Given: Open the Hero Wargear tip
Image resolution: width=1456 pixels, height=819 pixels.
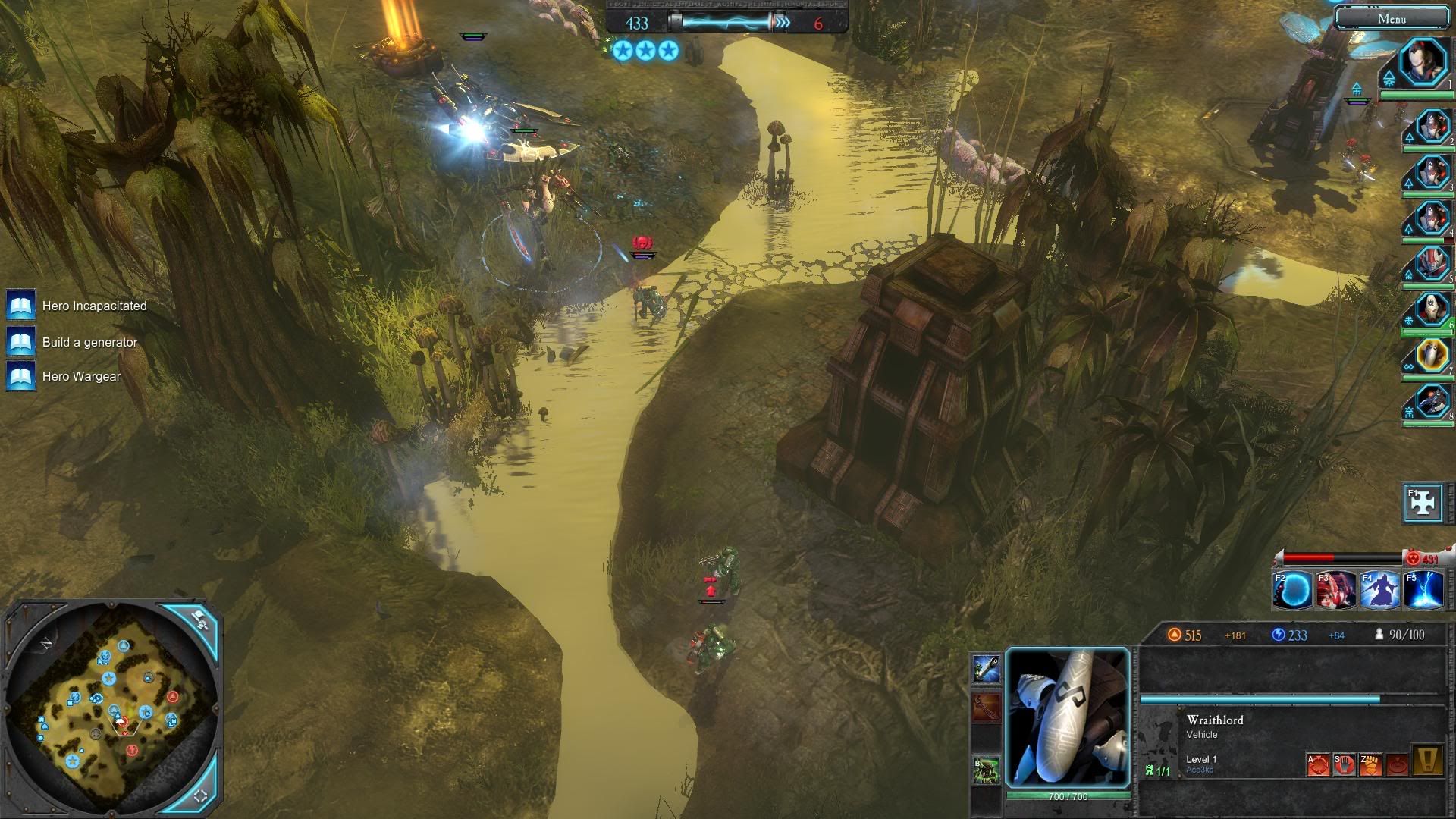Looking at the screenshot, I should point(21,377).
